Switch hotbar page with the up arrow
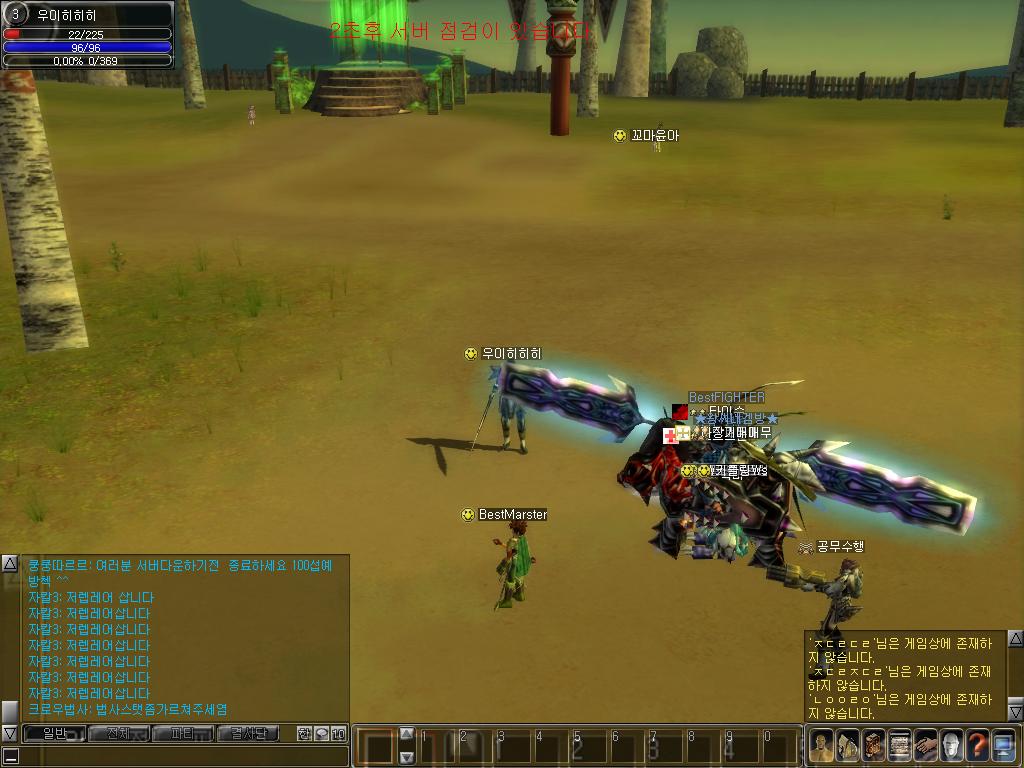 [407, 733]
